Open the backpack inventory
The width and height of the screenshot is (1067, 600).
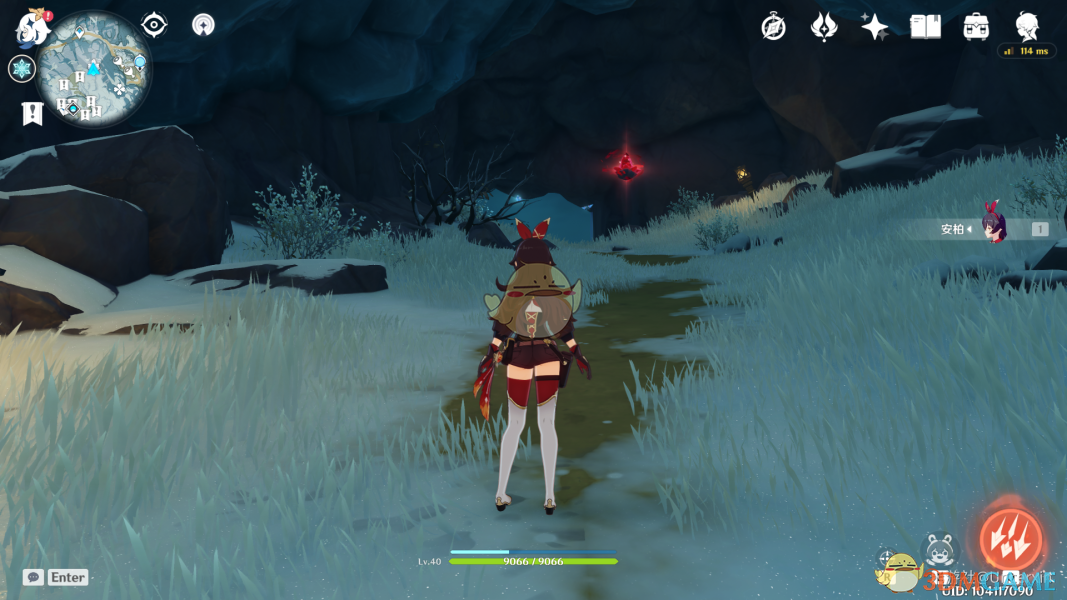click(x=976, y=27)
